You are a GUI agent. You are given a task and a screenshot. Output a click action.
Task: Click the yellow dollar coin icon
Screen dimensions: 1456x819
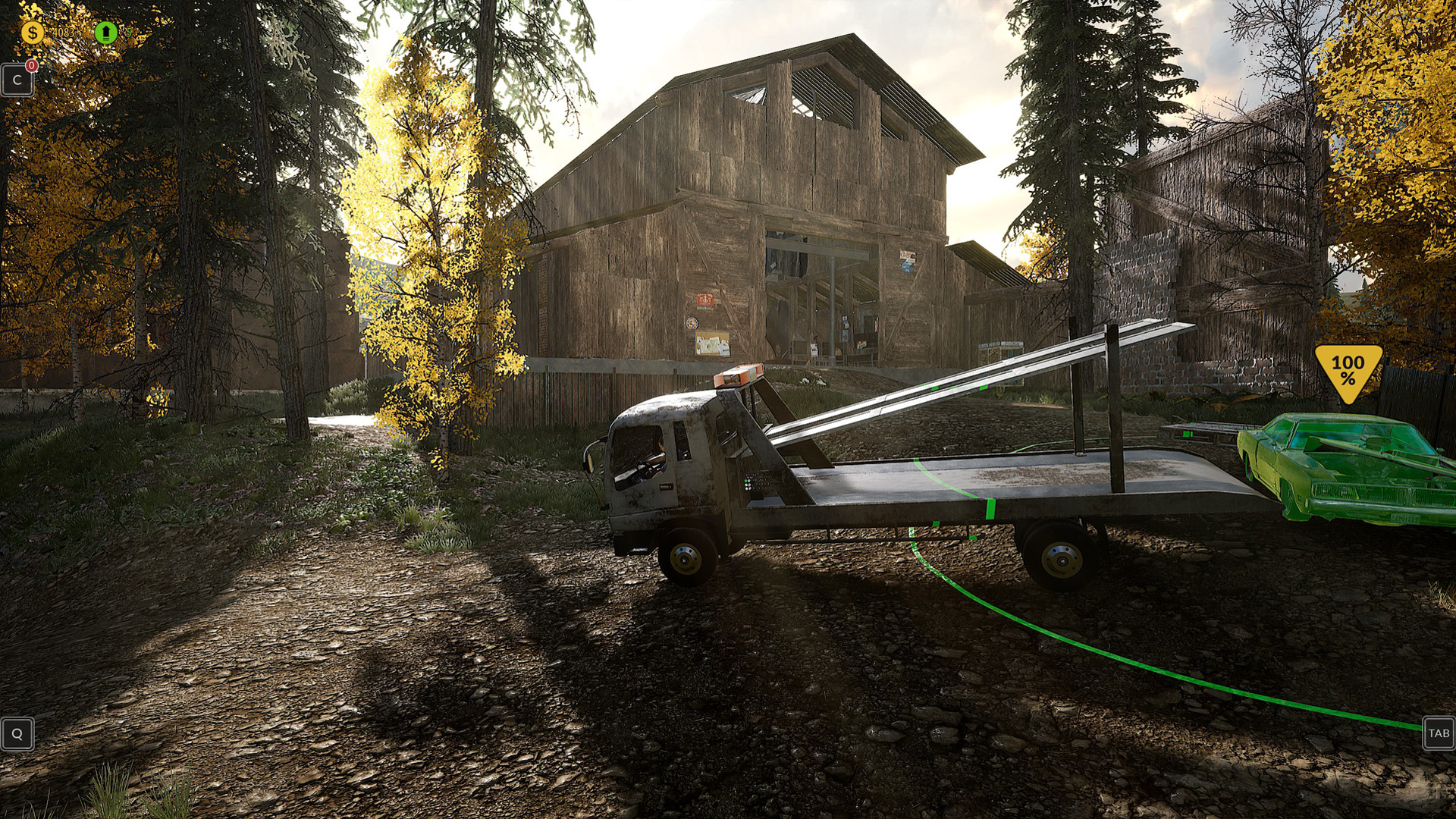click(x=32, y=32)
